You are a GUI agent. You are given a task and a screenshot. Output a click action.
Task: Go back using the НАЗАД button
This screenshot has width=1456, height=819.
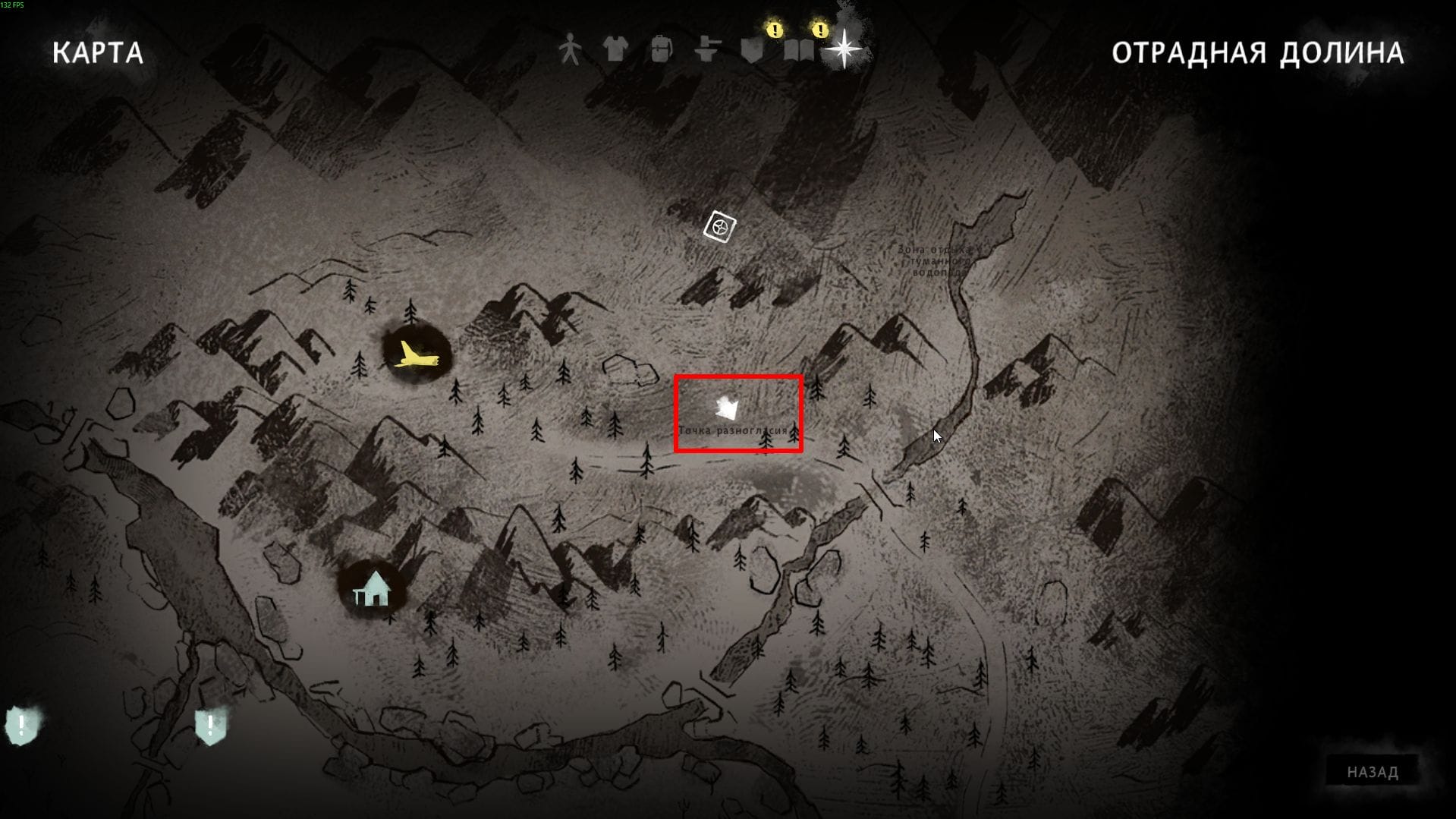pyautogui.click(x=1372, y=772)
